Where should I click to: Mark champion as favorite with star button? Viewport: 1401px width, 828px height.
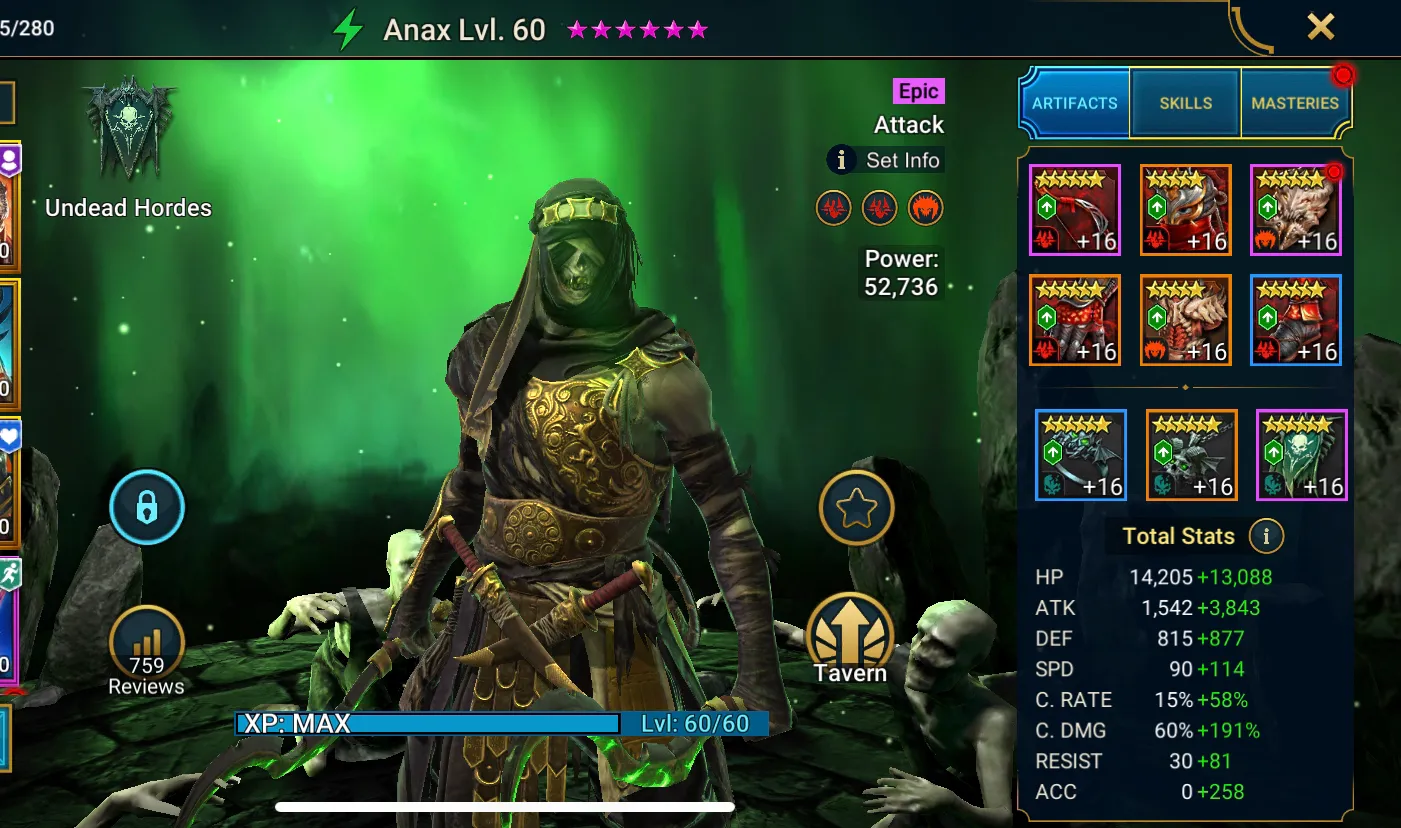pos(856,509)
